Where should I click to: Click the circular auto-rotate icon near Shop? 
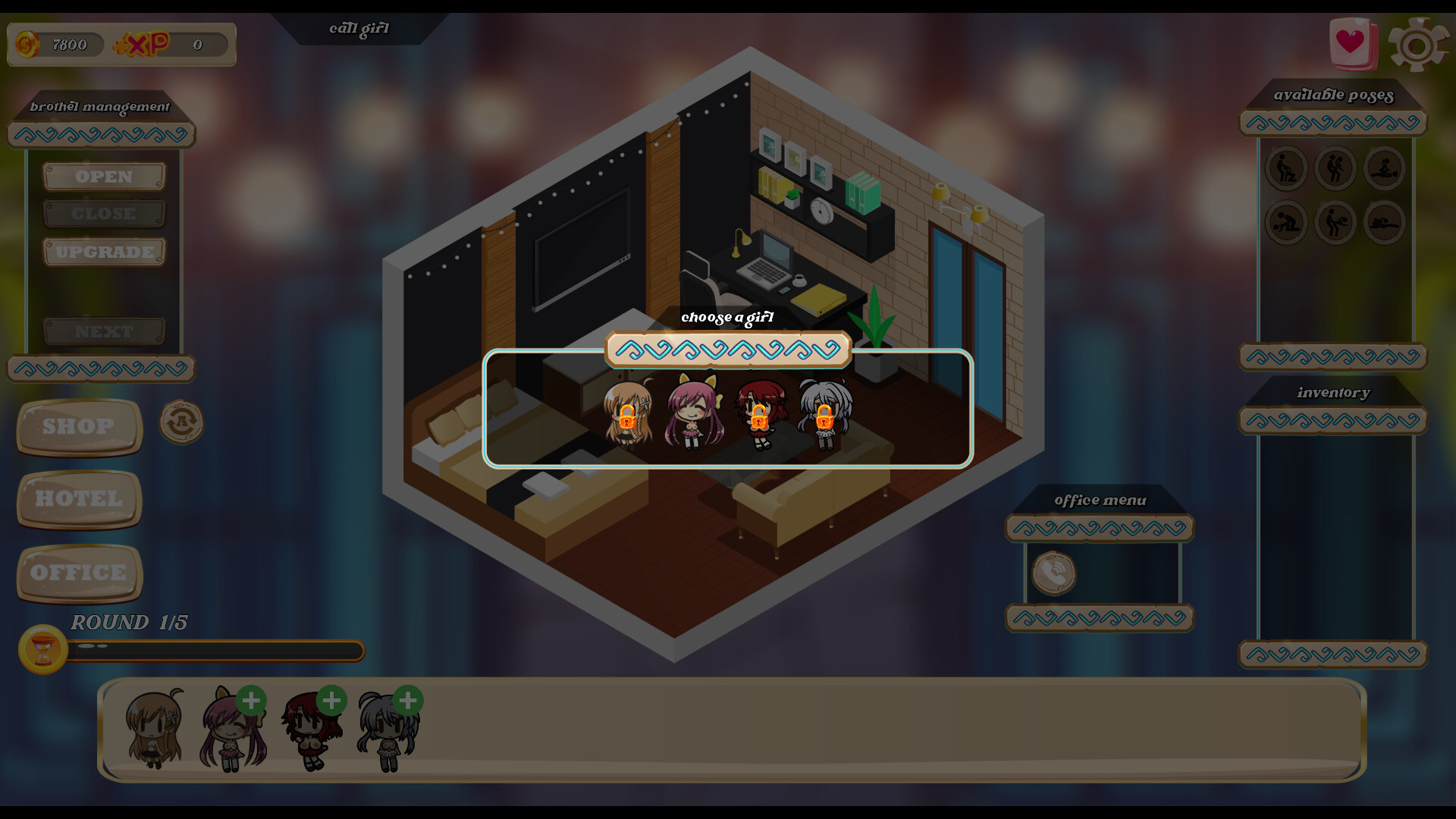(180, 422)
